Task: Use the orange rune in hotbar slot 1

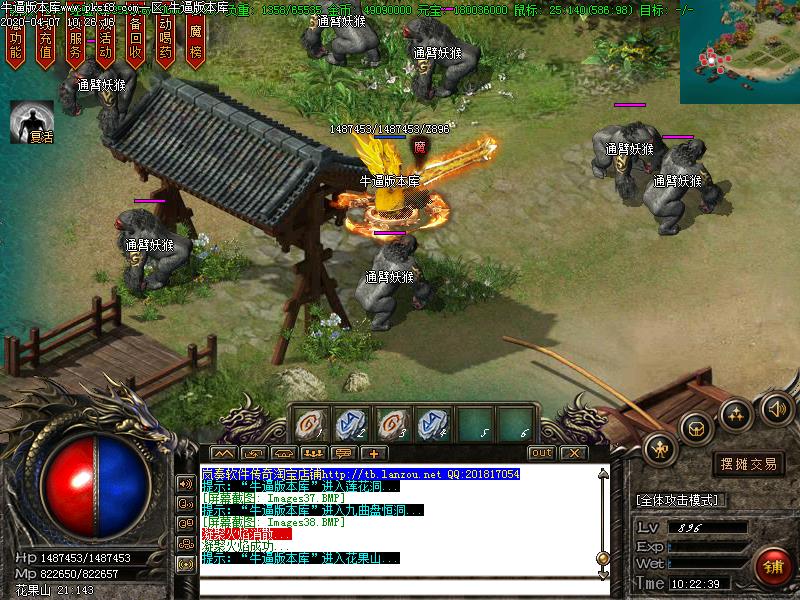Action: (x=310, y=424)
